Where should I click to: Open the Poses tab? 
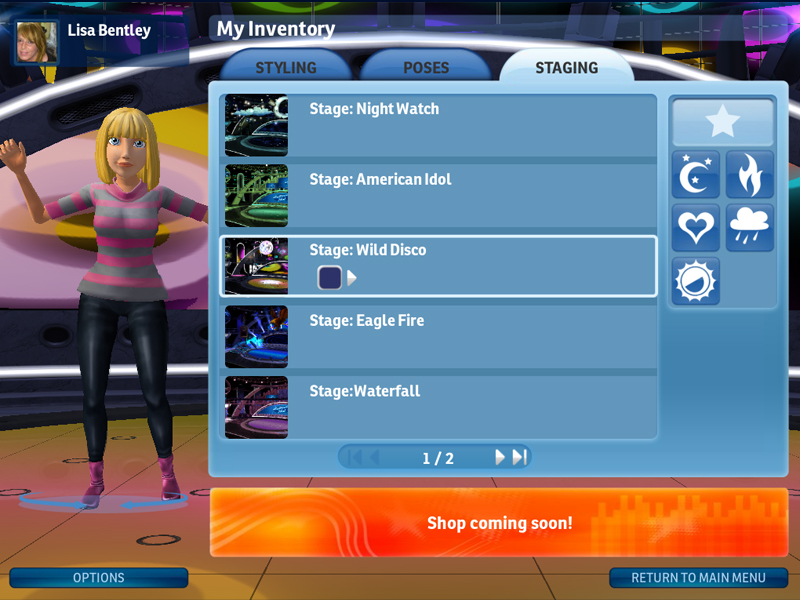click(426, 68)
